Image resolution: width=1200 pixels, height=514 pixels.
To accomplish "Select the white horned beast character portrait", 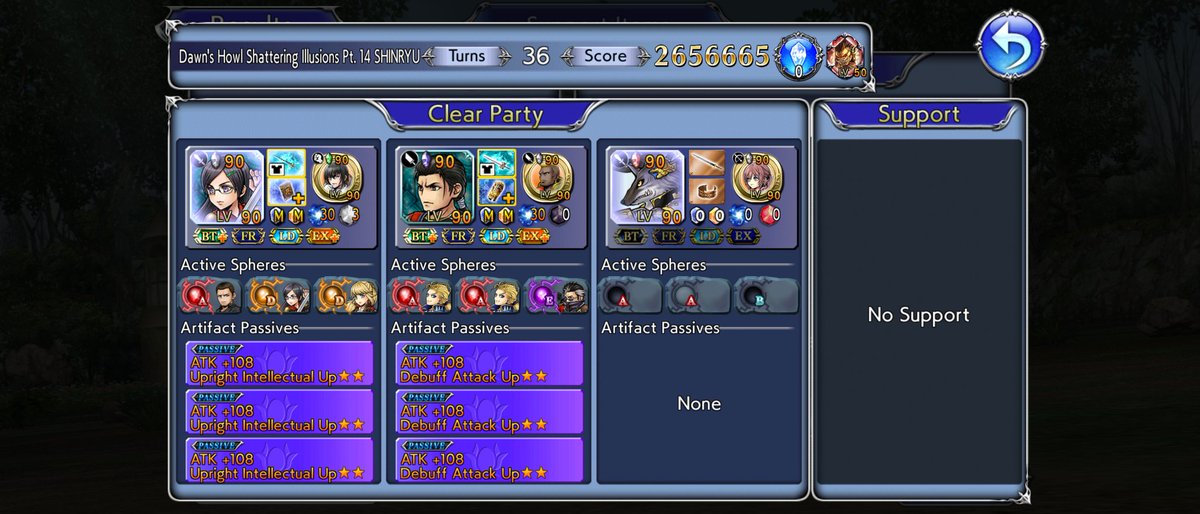I will tap(646, 187).
